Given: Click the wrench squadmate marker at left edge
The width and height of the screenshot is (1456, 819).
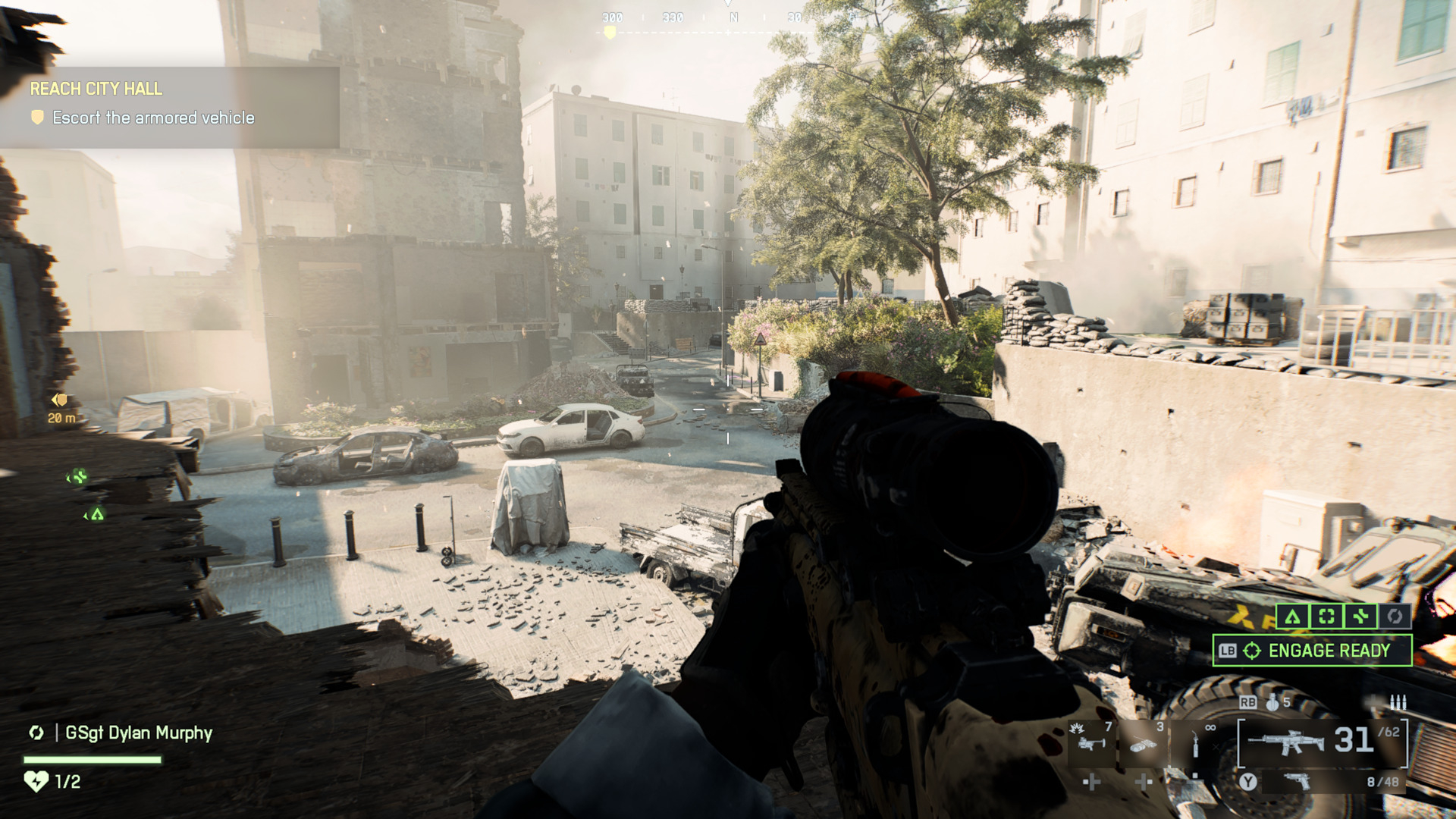Looking at the screenshot, I should pos(78,477).
